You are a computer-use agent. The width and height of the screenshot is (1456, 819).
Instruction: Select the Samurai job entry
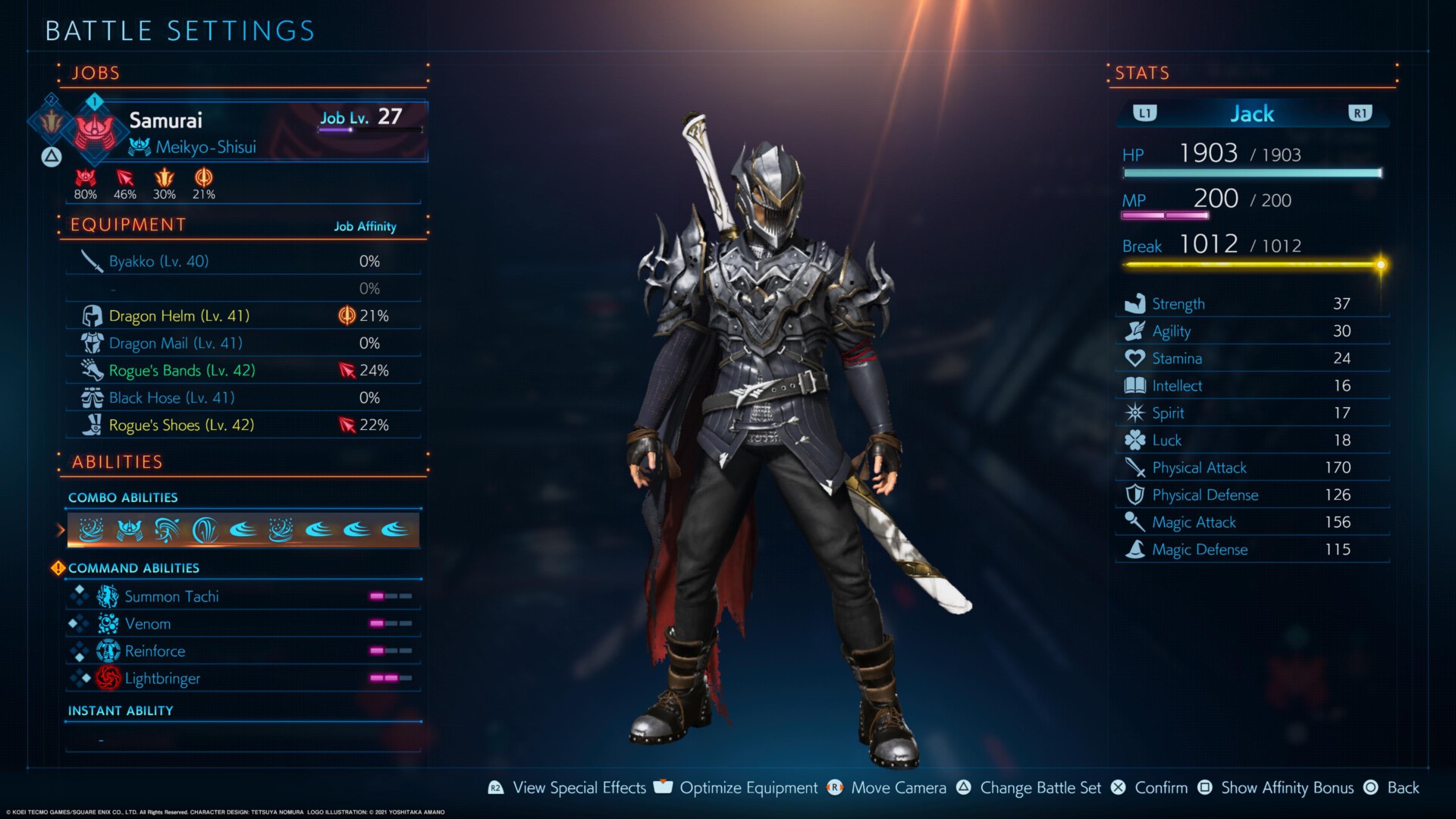[x=250, y=131]
